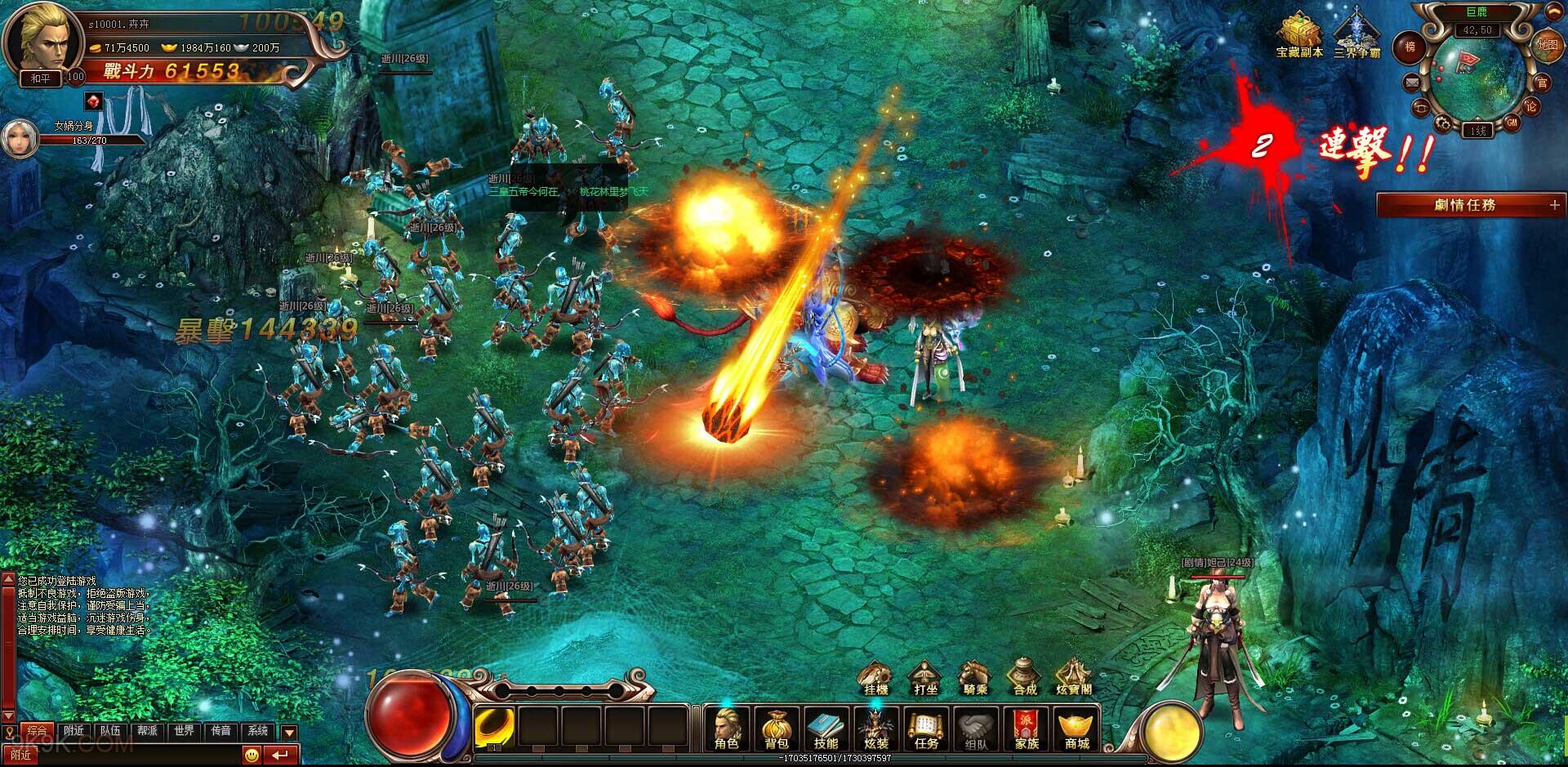The height and width of the screenshot is (767, 1568).
Task: Mount up using the 騎乘 button
Action: 975,678
